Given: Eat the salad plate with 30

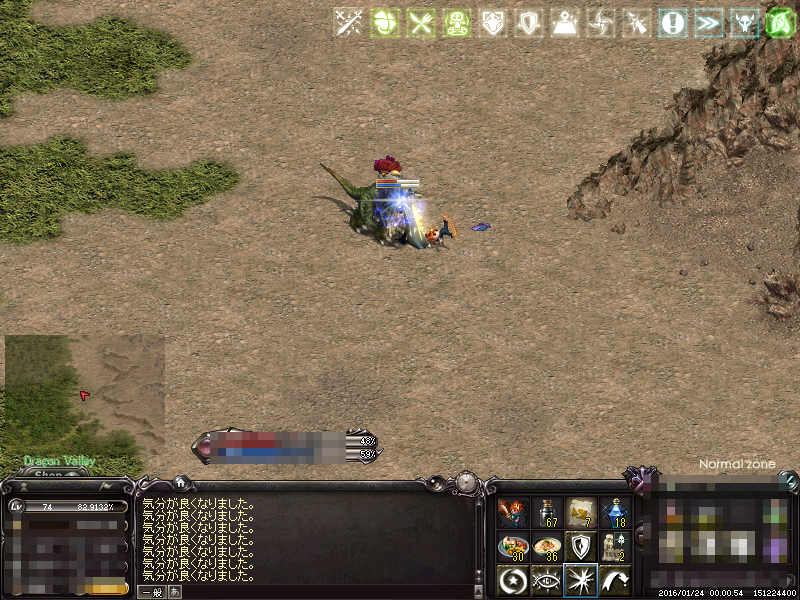Looking at the screenshot, I should [513, 547].
